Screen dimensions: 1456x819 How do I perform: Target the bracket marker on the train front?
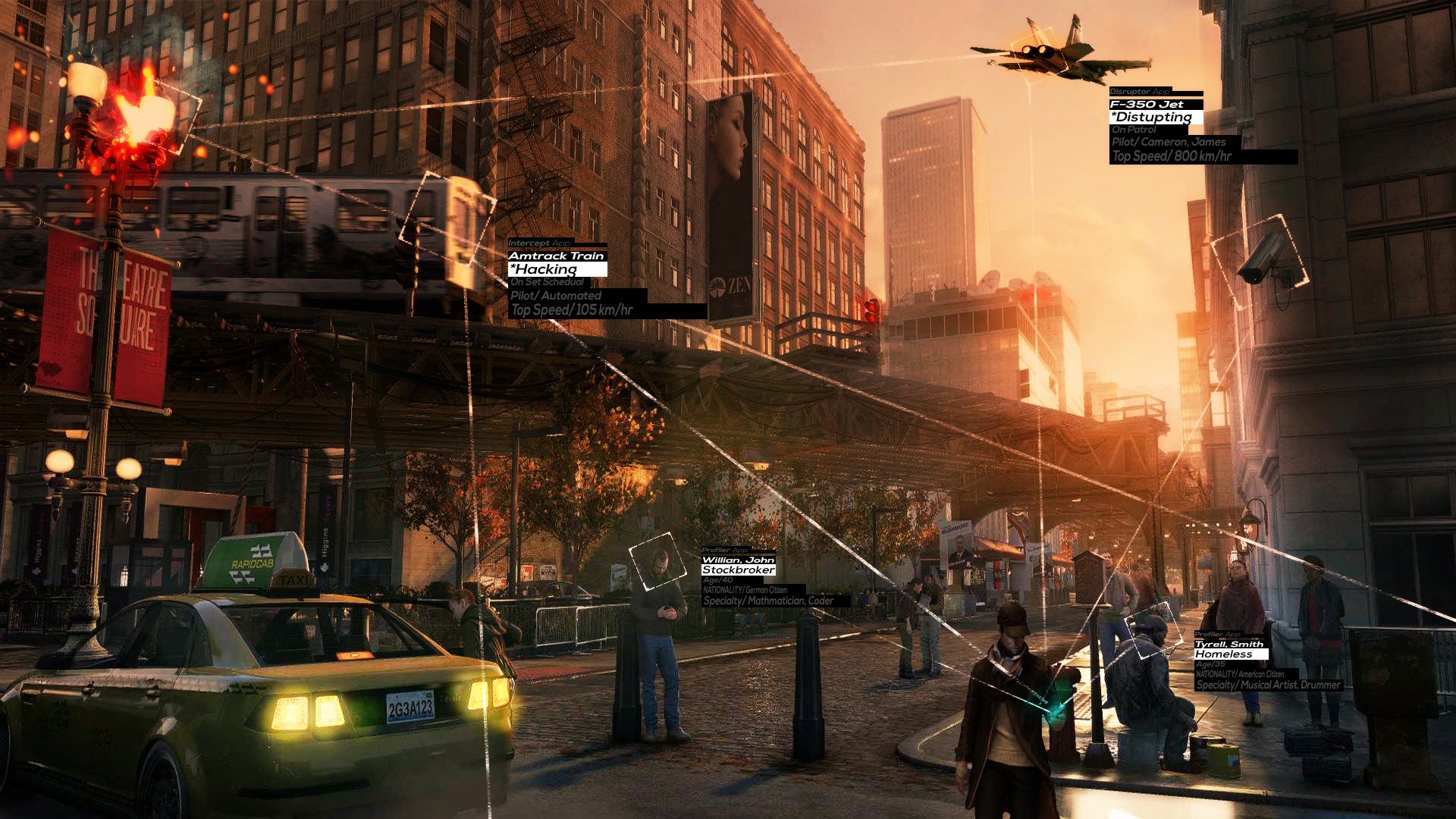click(449, 218)
